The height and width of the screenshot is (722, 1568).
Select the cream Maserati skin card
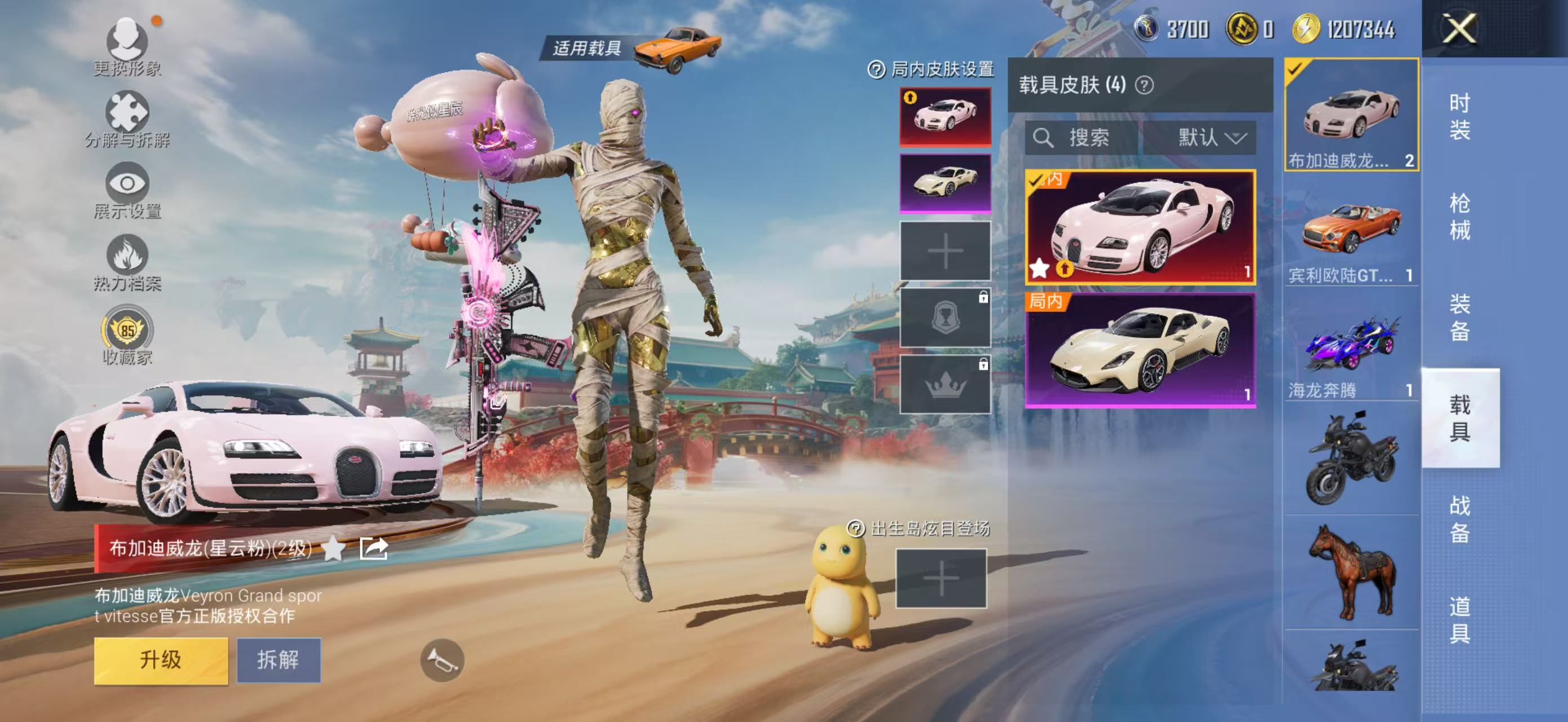[x=1140, y=350]
